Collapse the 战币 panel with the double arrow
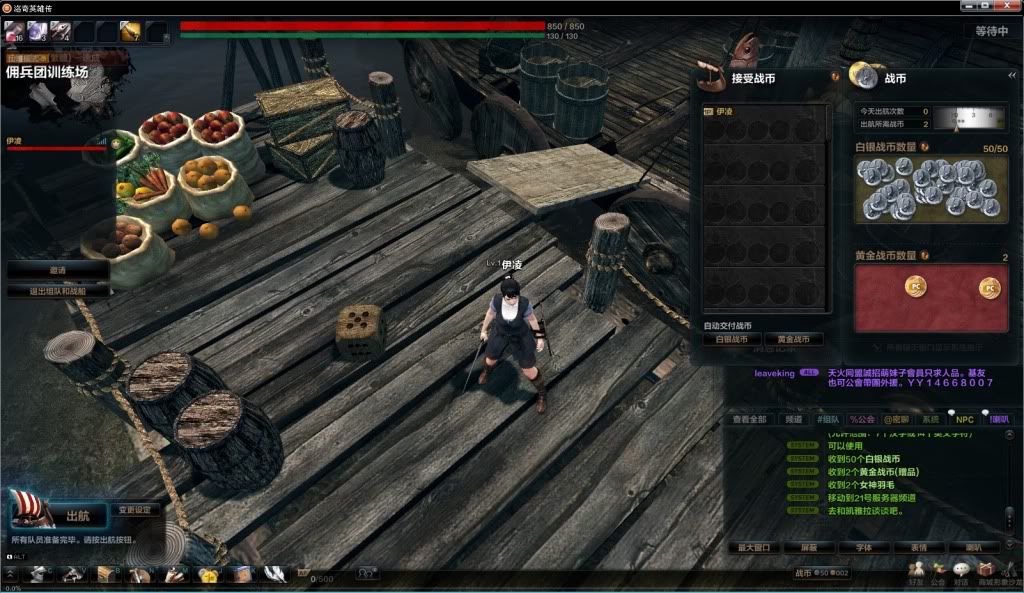This screenshot has height=593, width=1024. click(x=1012, y=75)
